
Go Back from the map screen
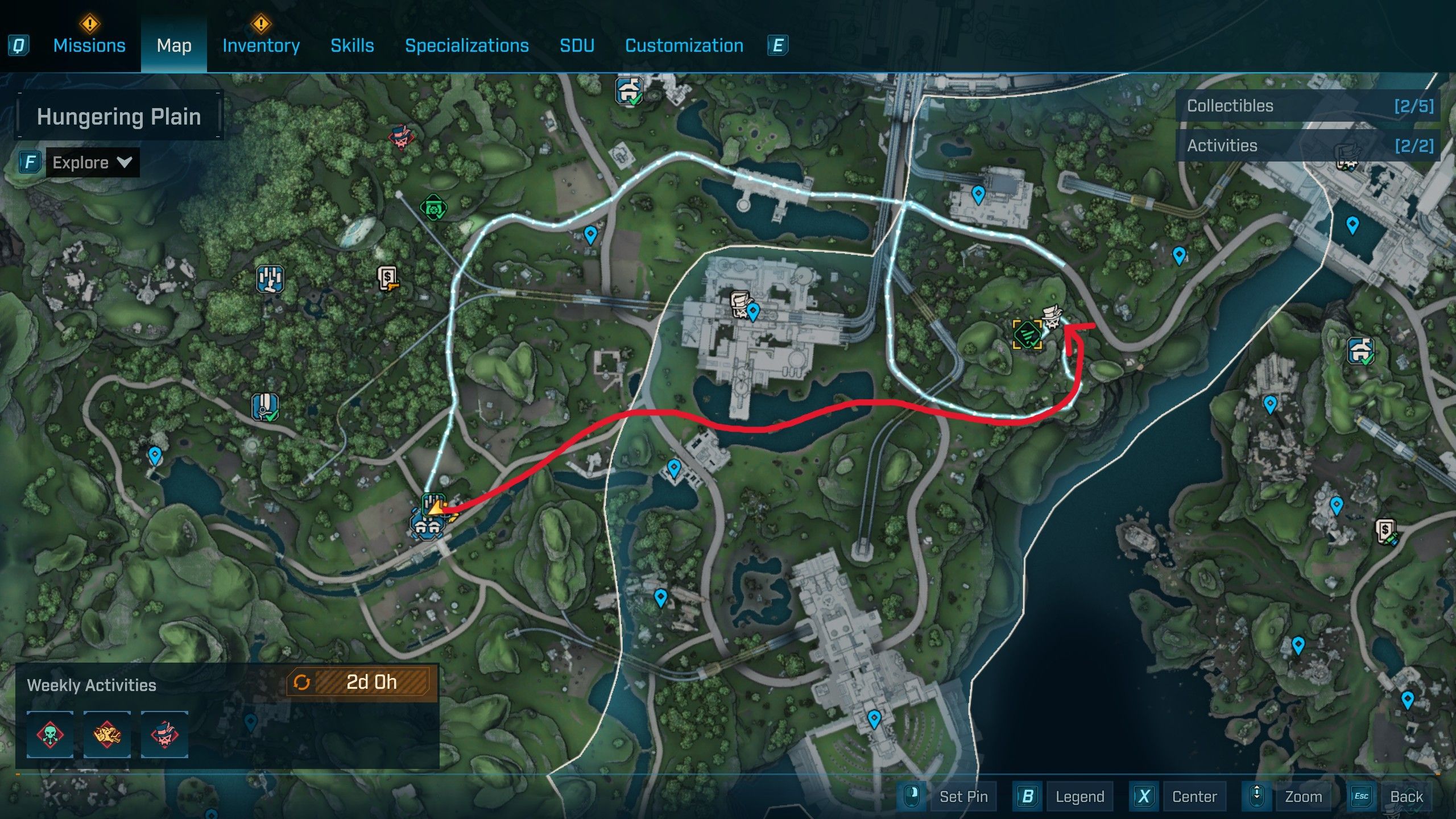click(x=1406, y=796)
